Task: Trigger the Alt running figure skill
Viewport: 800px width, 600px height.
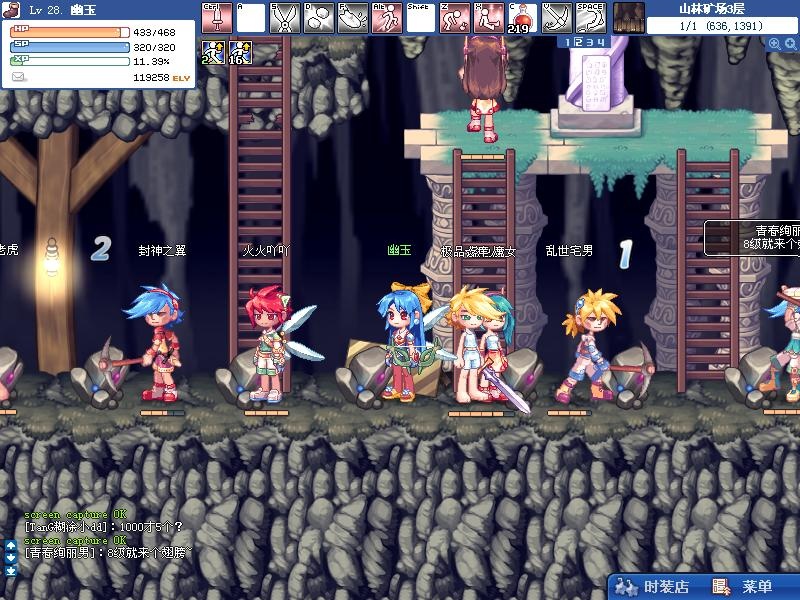Action: click(386, 17)
